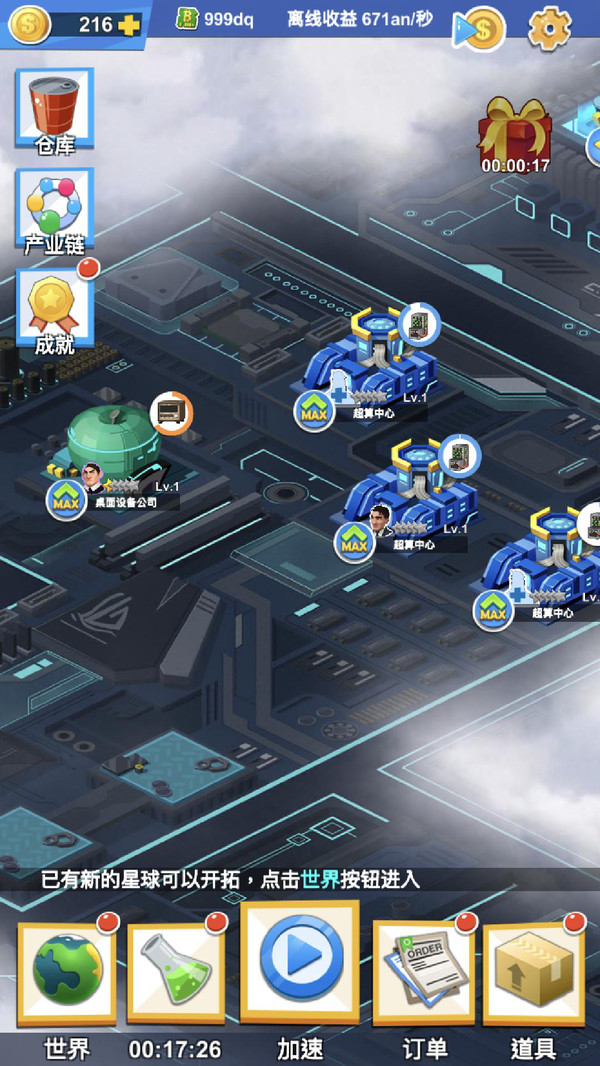
Task: Tap the yellow plus to add coins
Action: pyautogui.click(x=128, y=25)
